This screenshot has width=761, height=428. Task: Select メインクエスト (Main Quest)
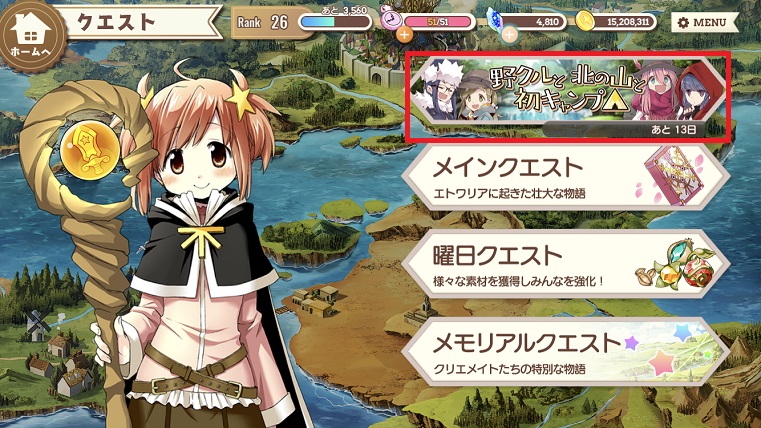tap(565, 177)
